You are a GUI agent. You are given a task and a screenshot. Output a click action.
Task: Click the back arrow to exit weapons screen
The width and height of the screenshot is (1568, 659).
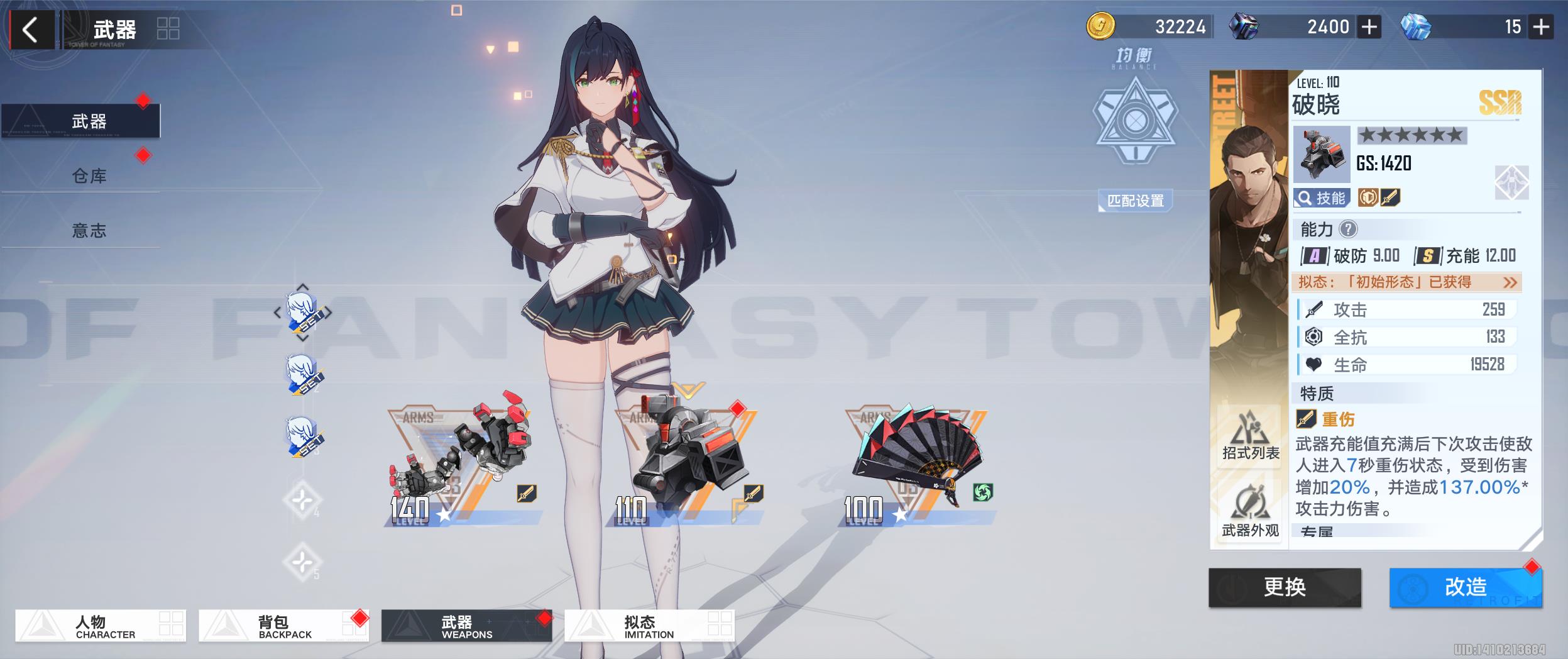pos(31,28)
